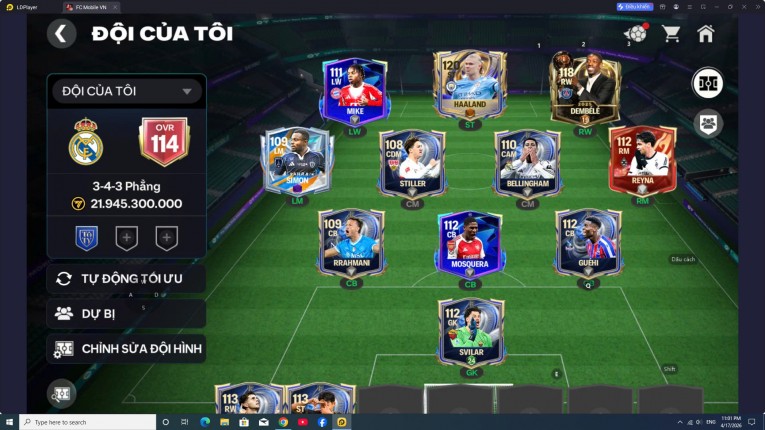Select goalkeeper Svilar card

(469, 332)
